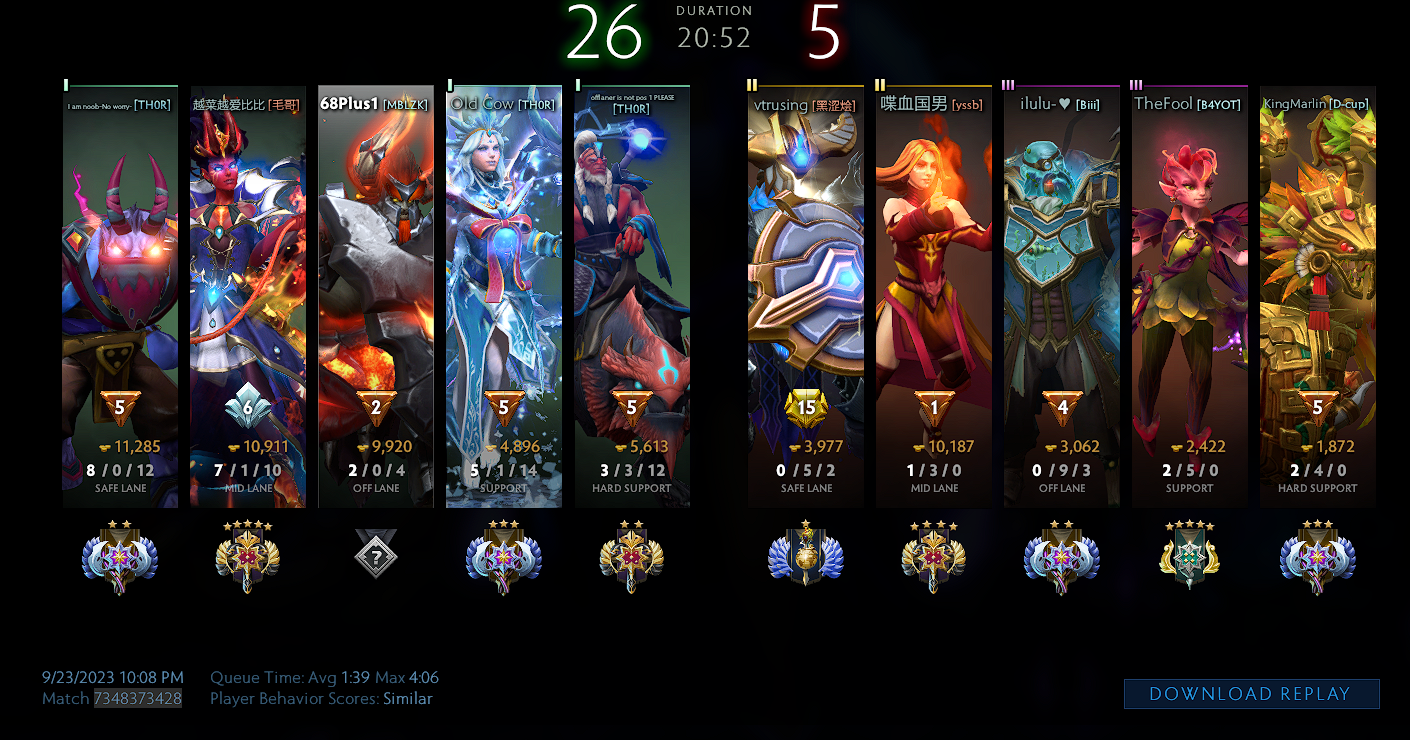The image size is (1410, 740).
Task: Open the Similar player behavior scores link
Action: pos(409,698)
